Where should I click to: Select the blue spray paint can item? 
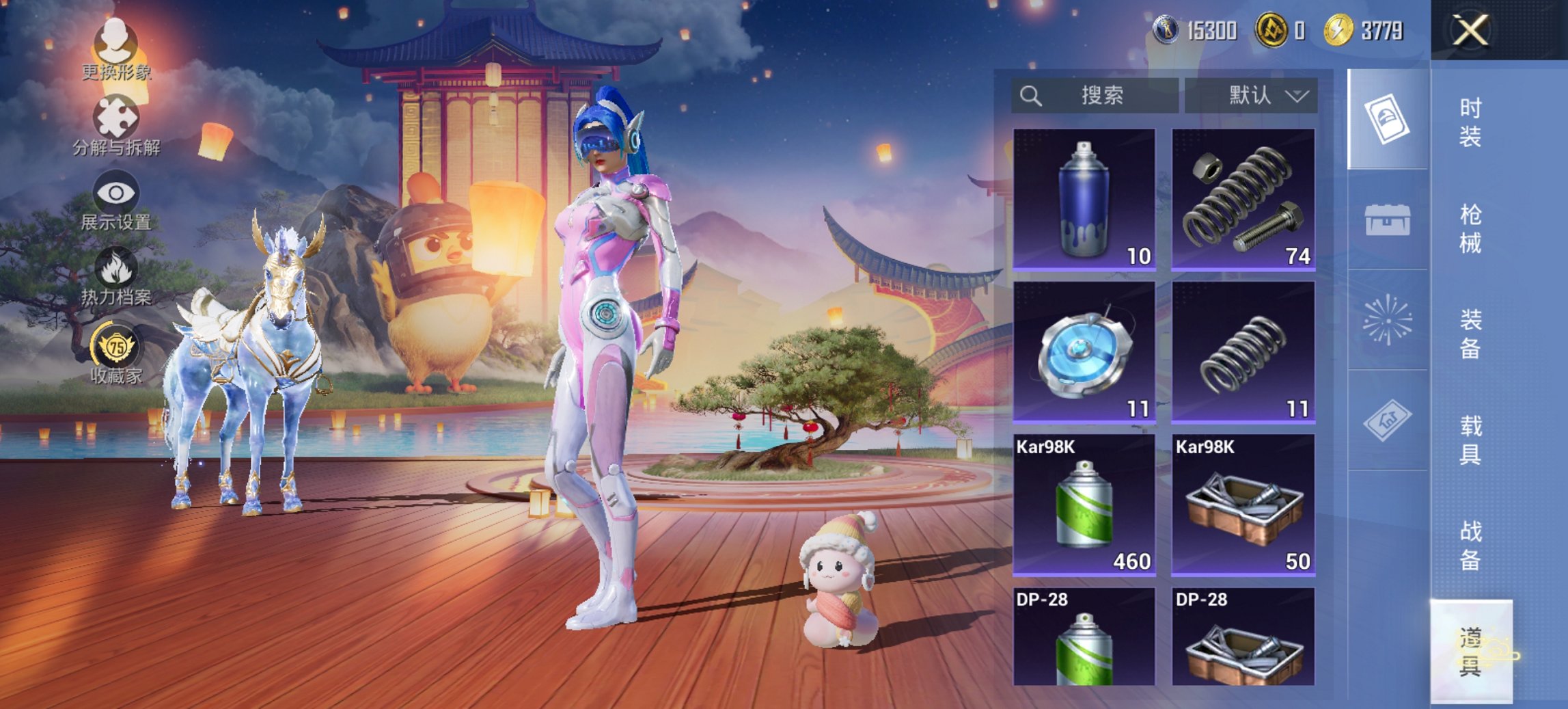click(1084, 199)
